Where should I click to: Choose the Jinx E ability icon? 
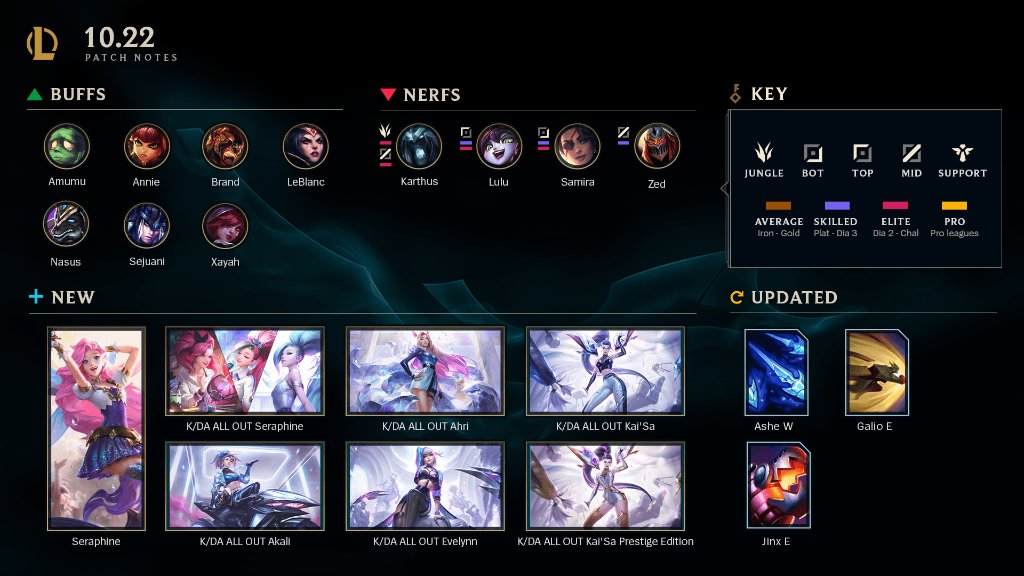click(x=778, y=485)
